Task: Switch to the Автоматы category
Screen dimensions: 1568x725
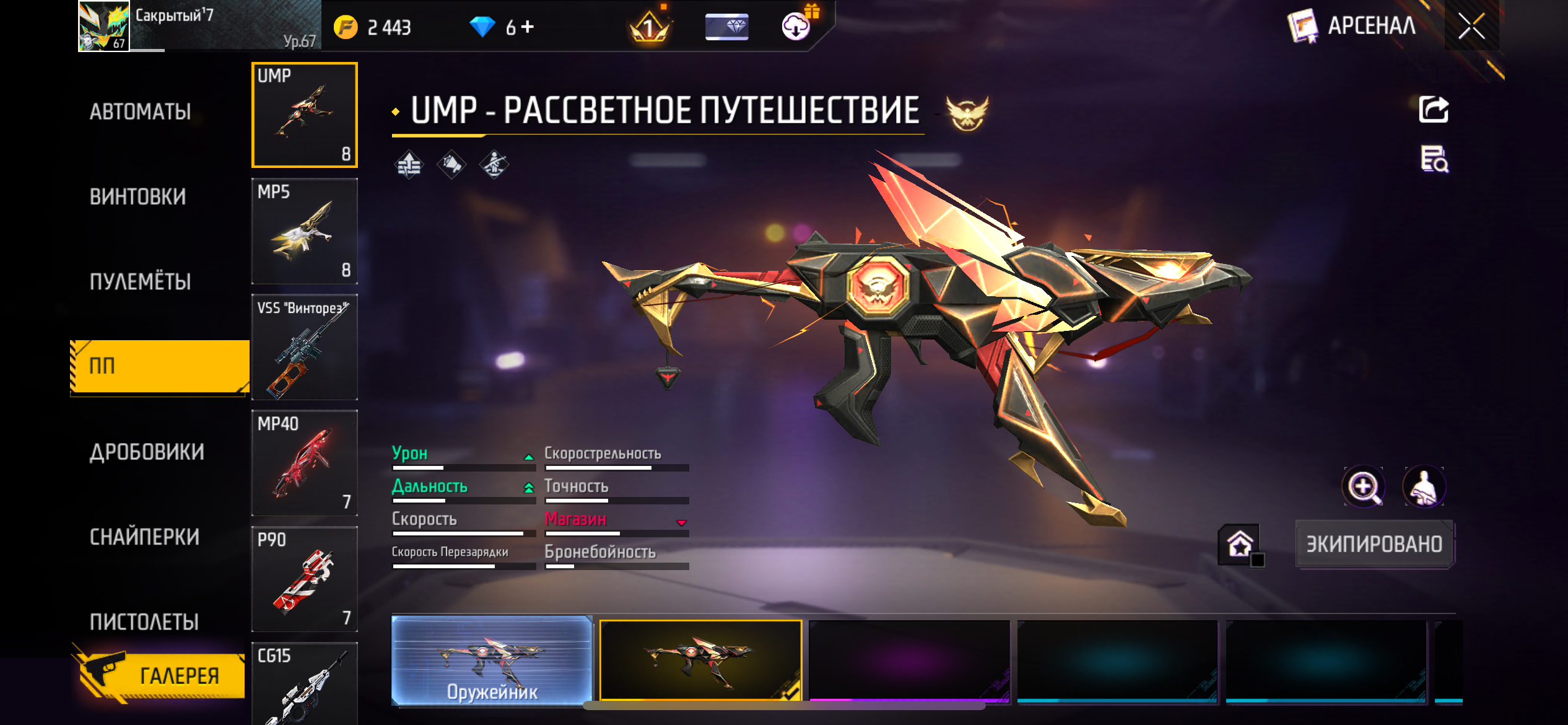Action: click(141, 112)
